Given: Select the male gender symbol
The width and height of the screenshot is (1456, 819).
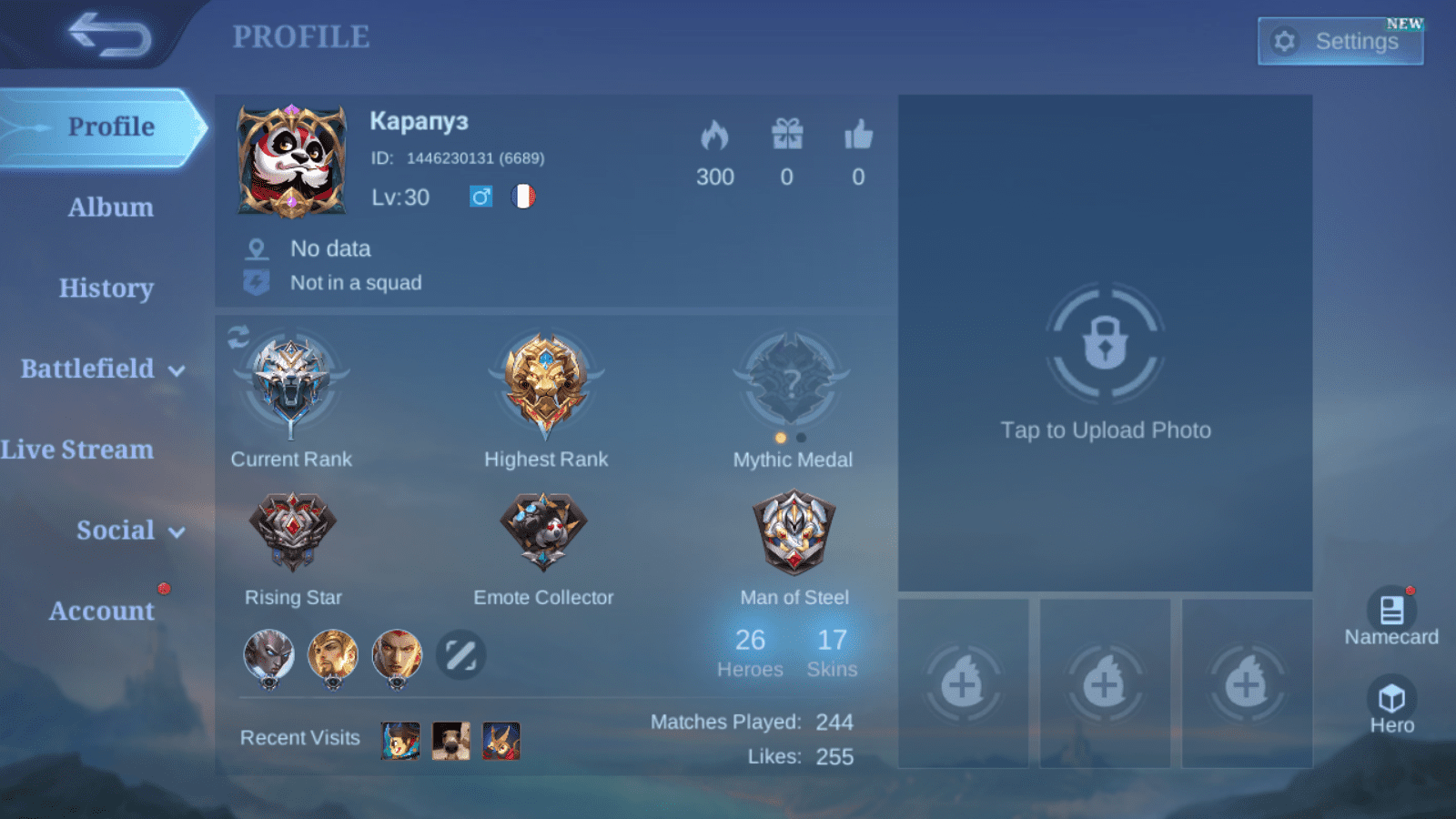Looking at the screenshot, I should [x=480, y=197].
